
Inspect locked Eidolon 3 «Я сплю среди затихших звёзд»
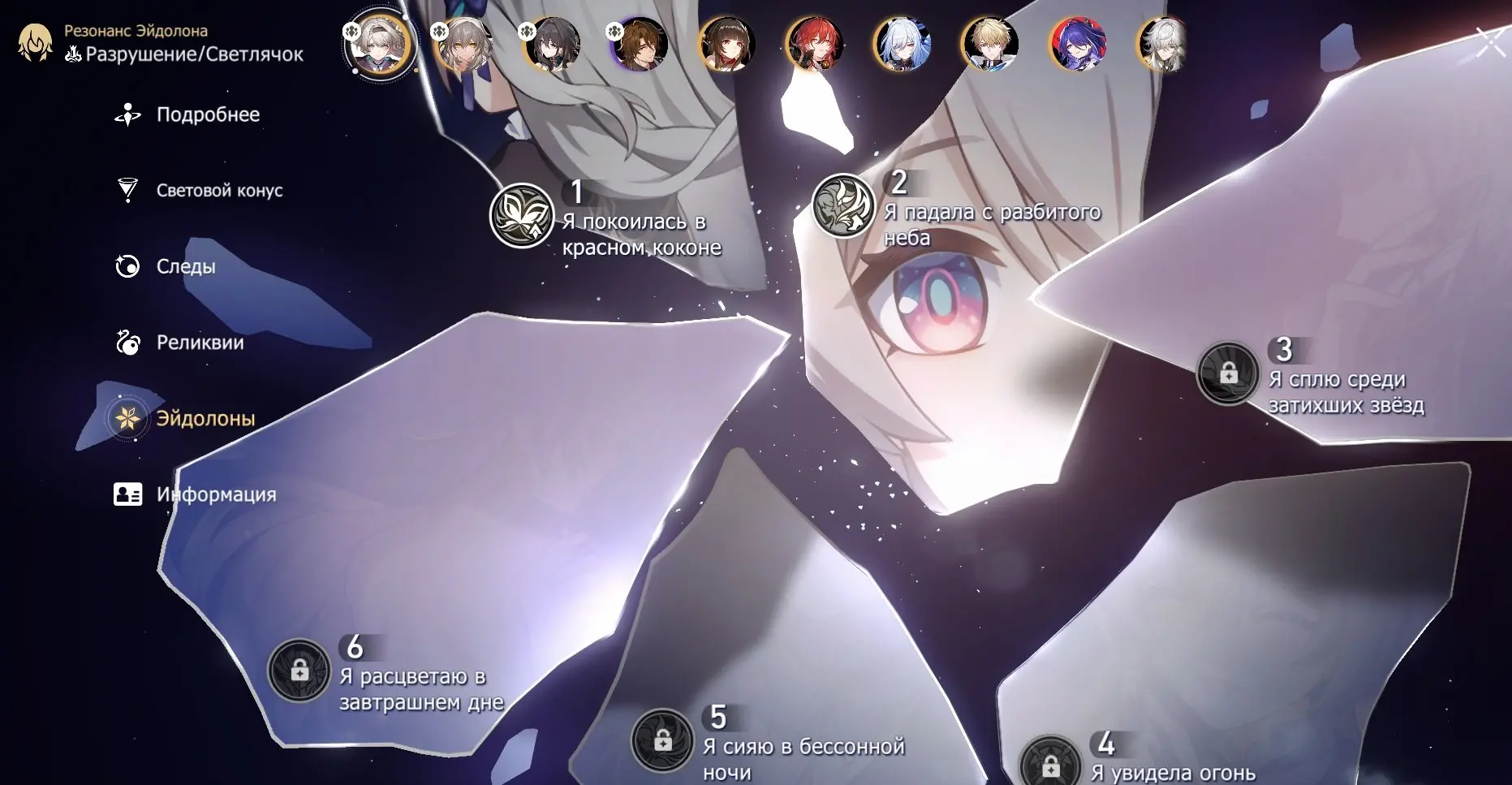click(1228, 373)
